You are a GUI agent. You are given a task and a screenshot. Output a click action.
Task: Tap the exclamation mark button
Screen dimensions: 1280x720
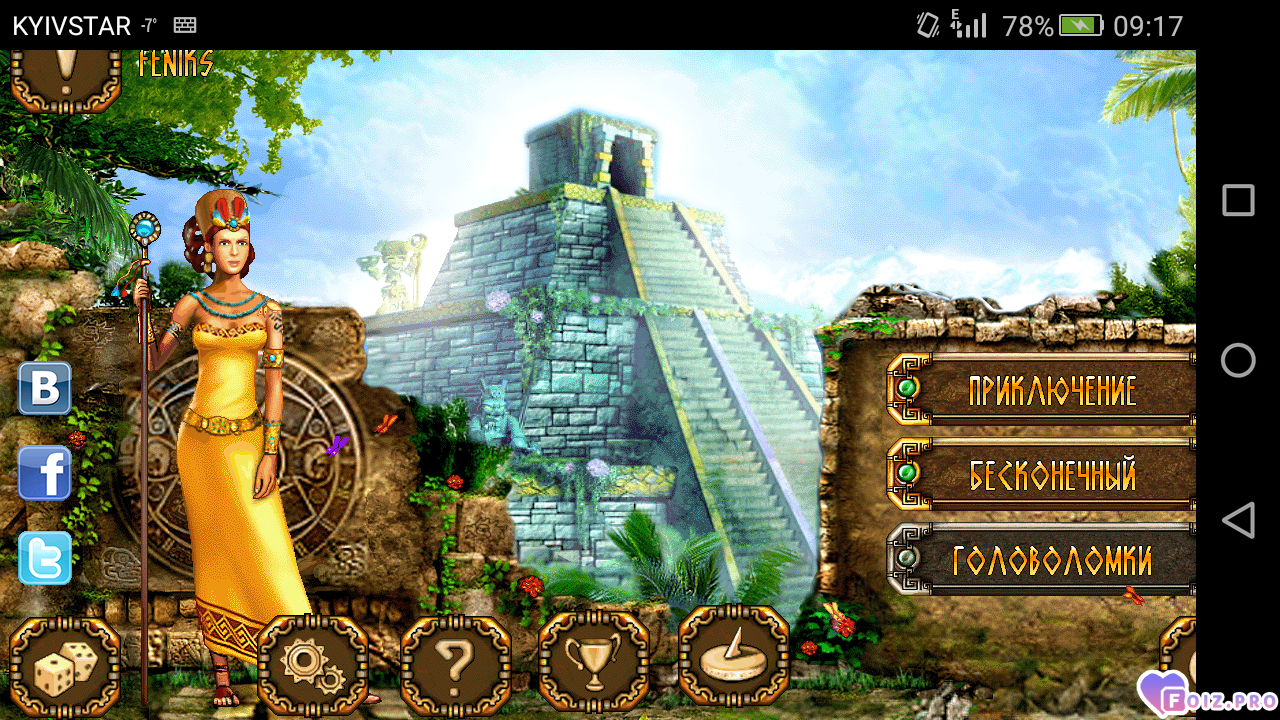[66, 76]
